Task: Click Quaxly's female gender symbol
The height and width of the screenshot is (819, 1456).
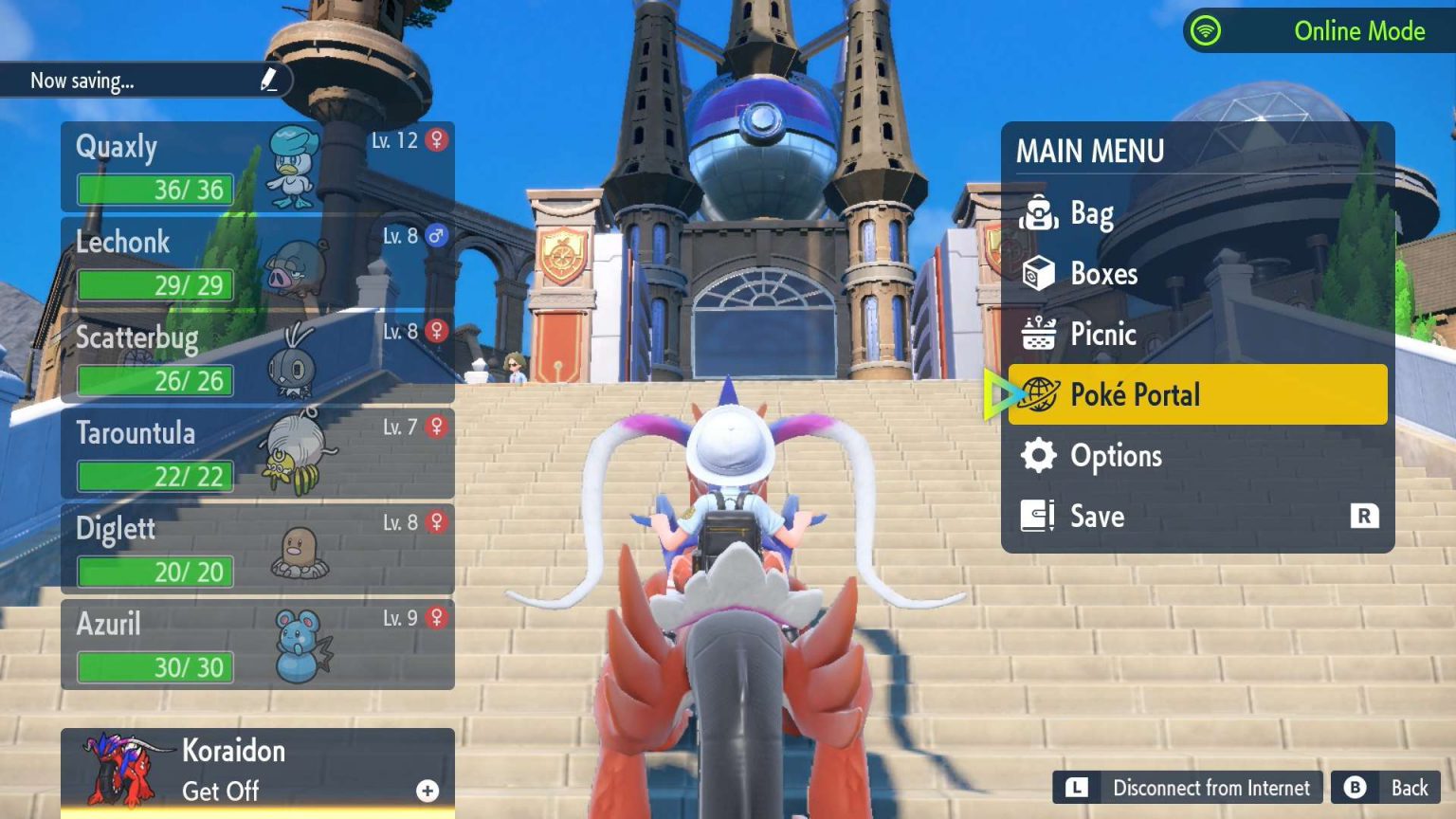Action: click(x=434, y=137)
